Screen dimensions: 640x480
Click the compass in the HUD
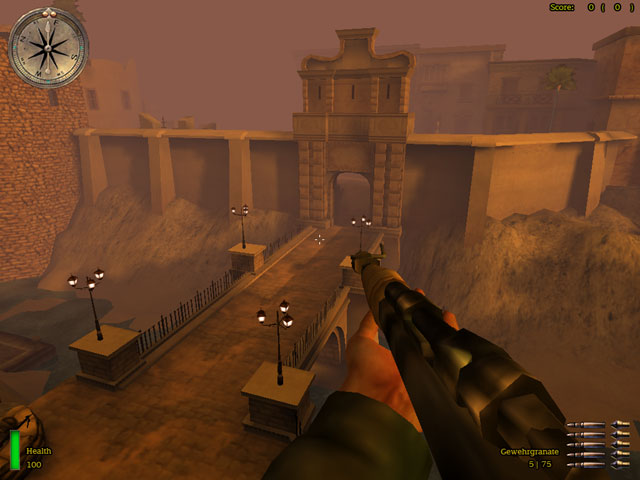click(x=48, y=47)
